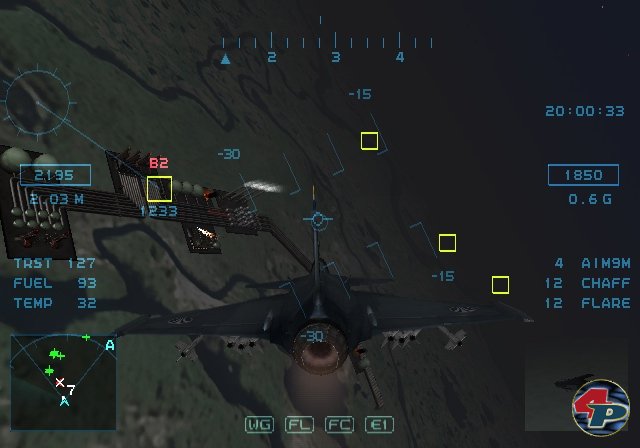This screenshot has height=448, width=640.
Task: Select the E1 status indicator
Action: [x=378, y=424]
